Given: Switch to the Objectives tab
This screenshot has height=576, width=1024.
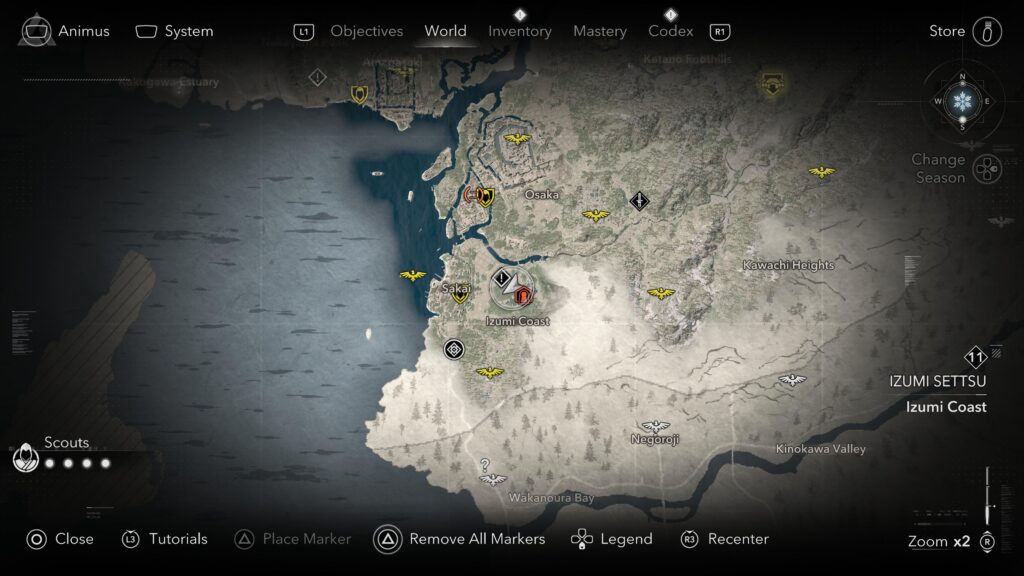Looking at the screenshot, I should [x=366, y=31].
